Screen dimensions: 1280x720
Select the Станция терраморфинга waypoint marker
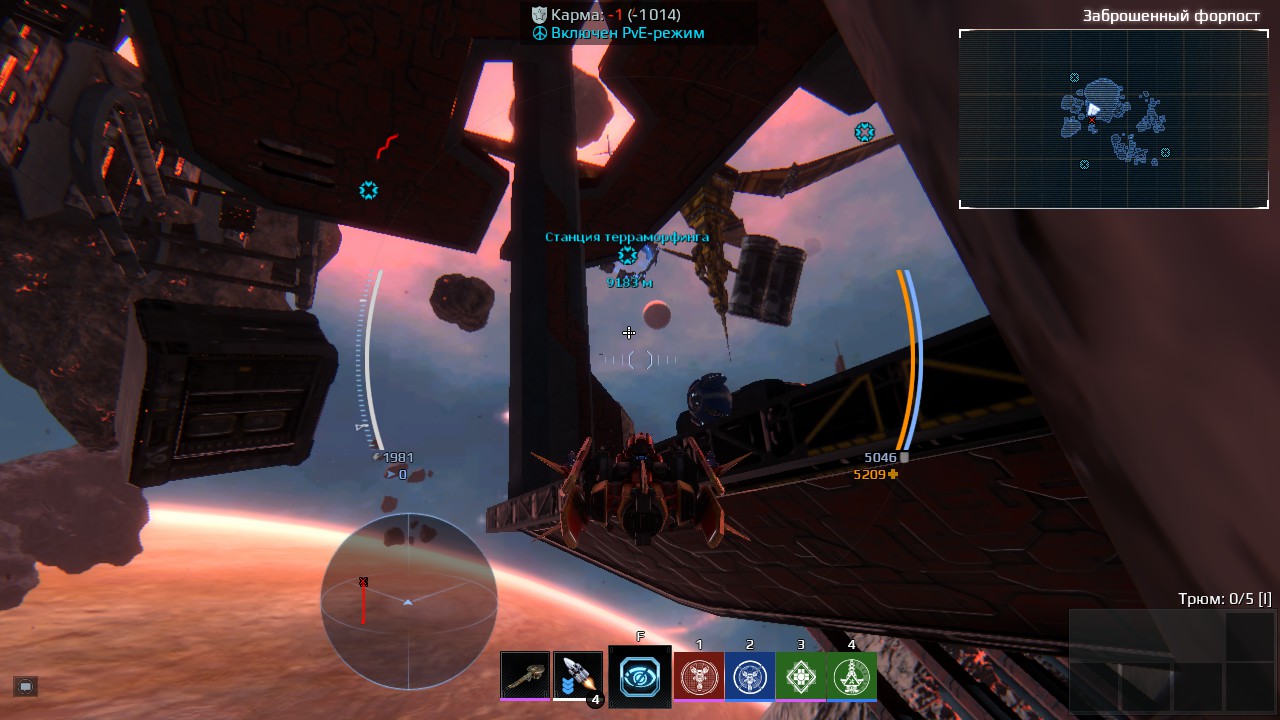[627, 255]
